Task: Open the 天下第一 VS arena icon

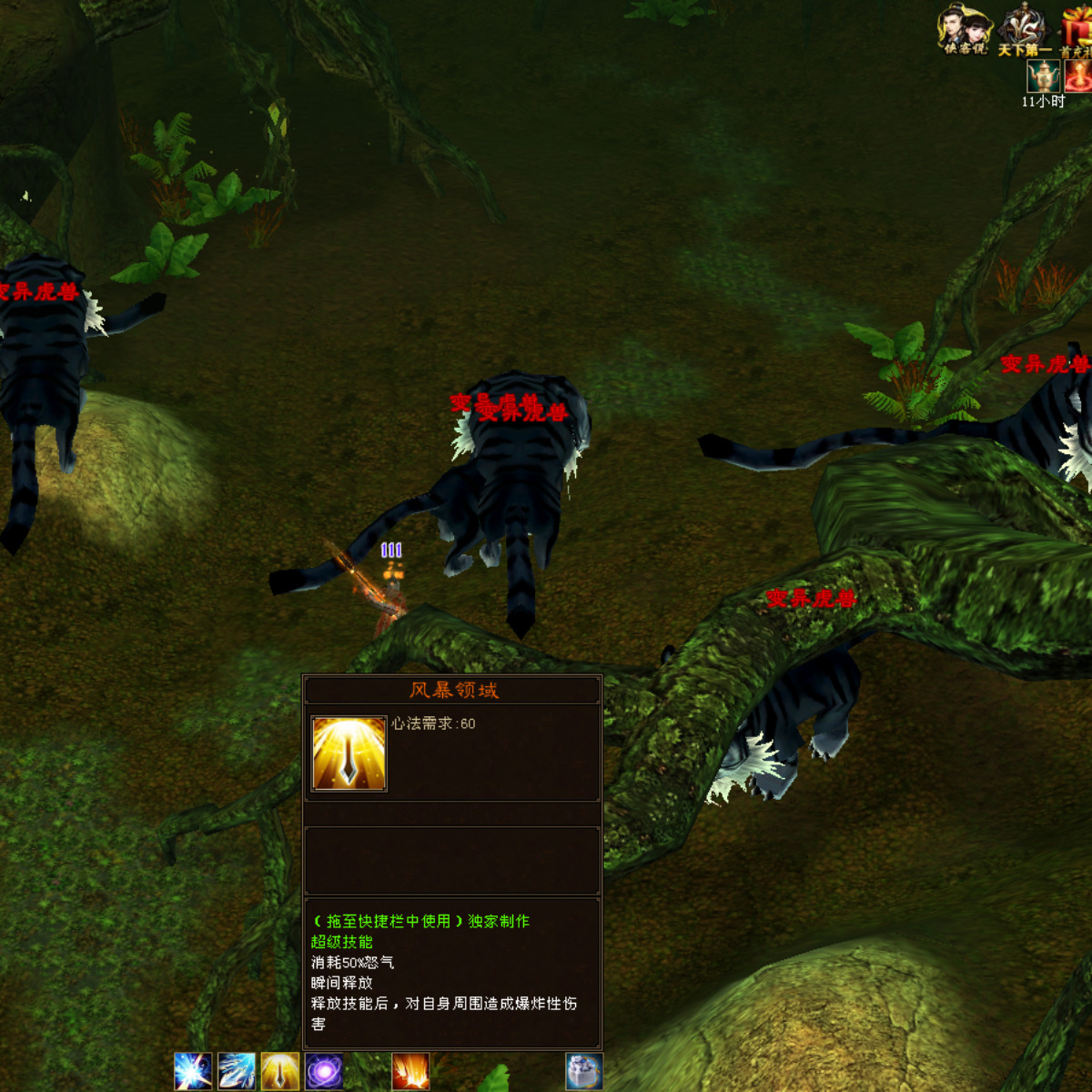Action: pyautogui.click(x=1024, y=30)
